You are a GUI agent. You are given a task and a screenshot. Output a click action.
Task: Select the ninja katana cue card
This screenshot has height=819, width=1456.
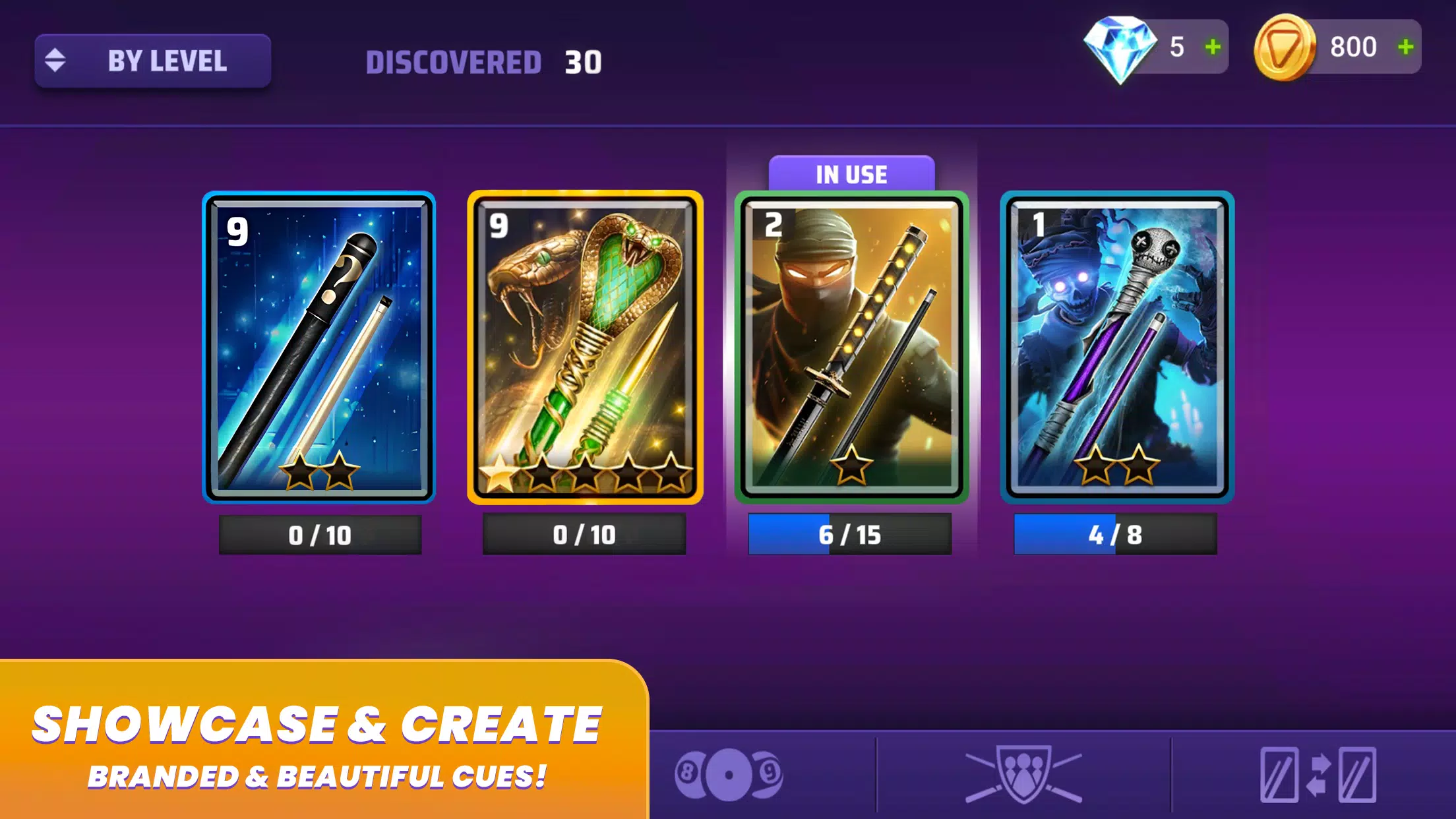pyautogui.click(x=851, y=348)
